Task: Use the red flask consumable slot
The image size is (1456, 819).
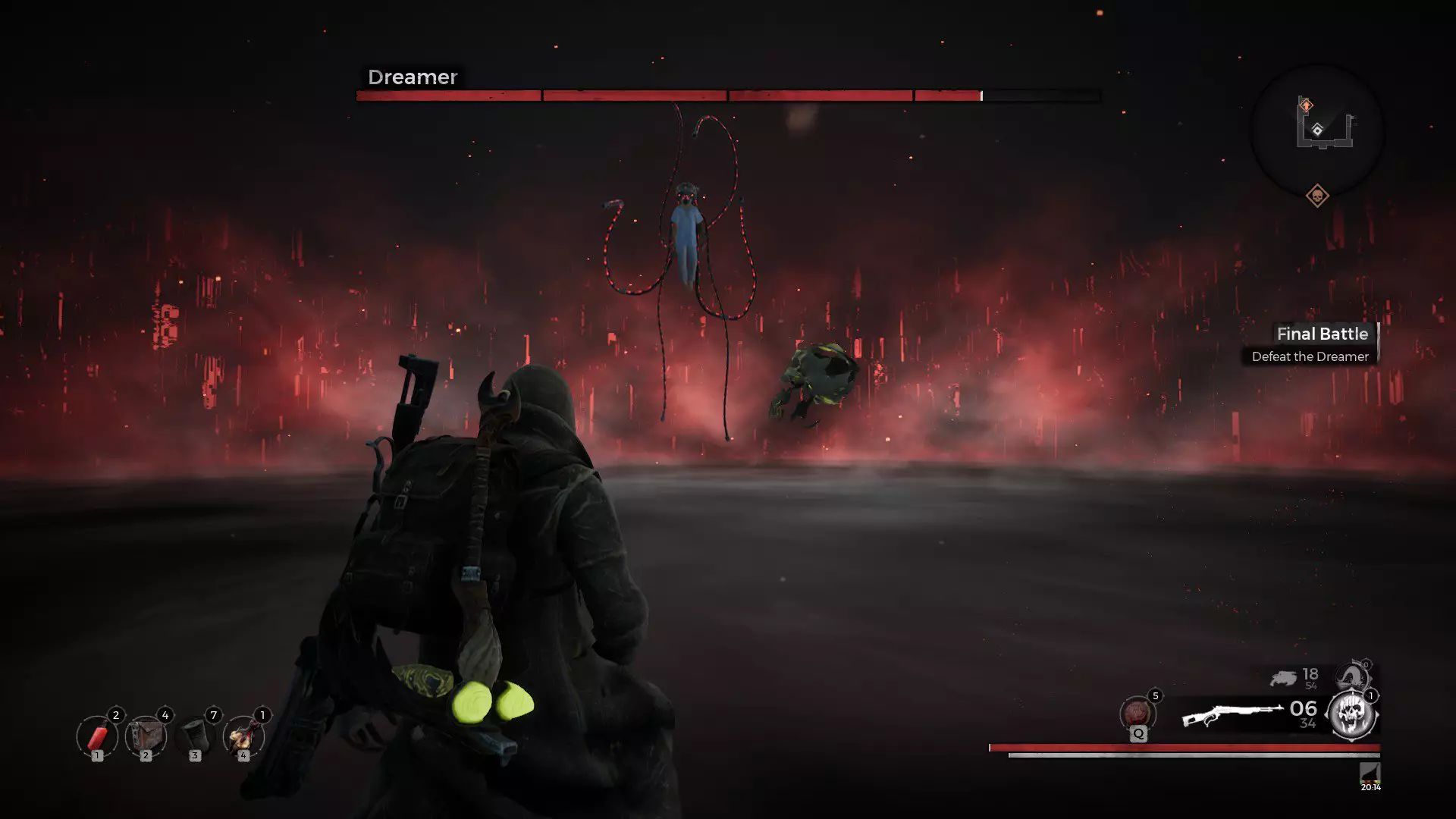Action: tap(243, 736)
